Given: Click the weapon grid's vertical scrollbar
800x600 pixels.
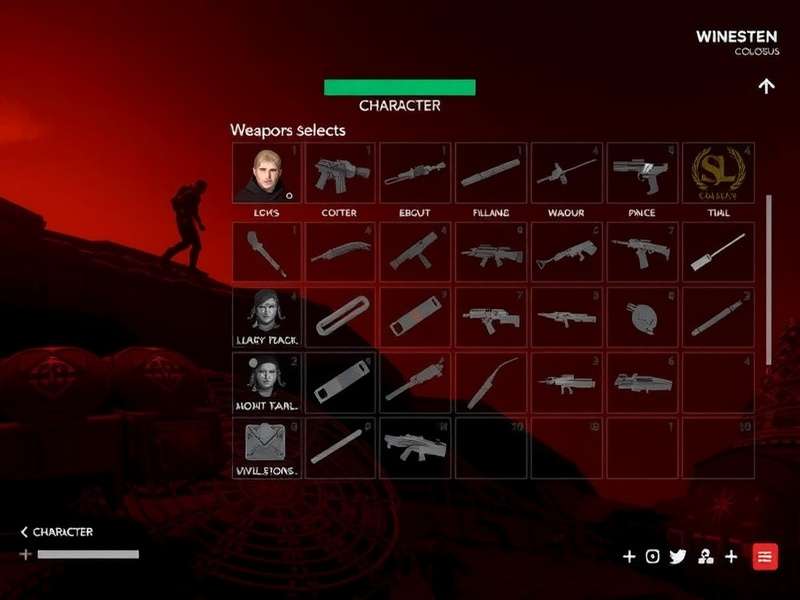Looking at the screenshot, I should (x=769, y=280).
